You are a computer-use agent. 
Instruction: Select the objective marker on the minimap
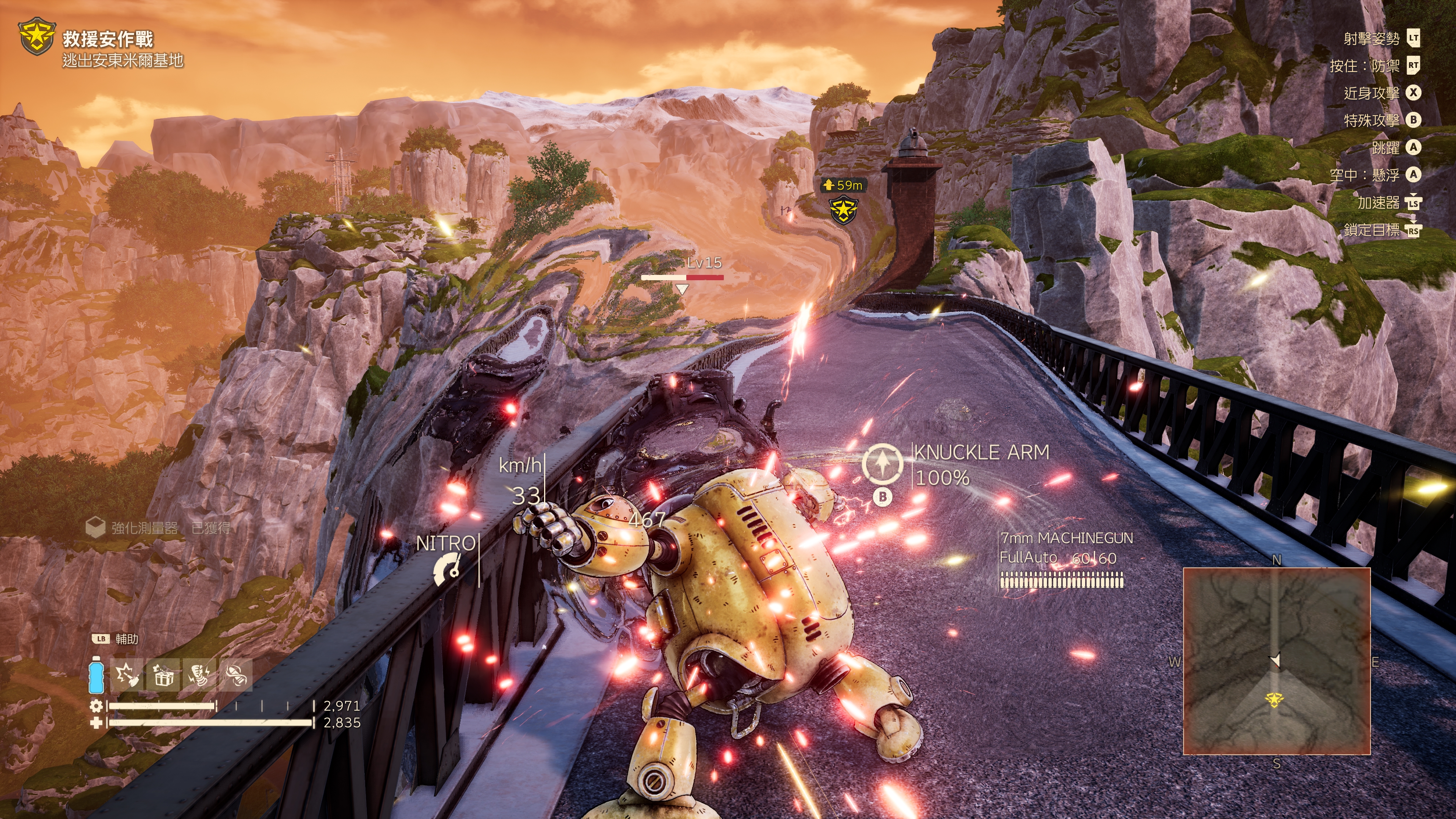tap(1274, 700)
